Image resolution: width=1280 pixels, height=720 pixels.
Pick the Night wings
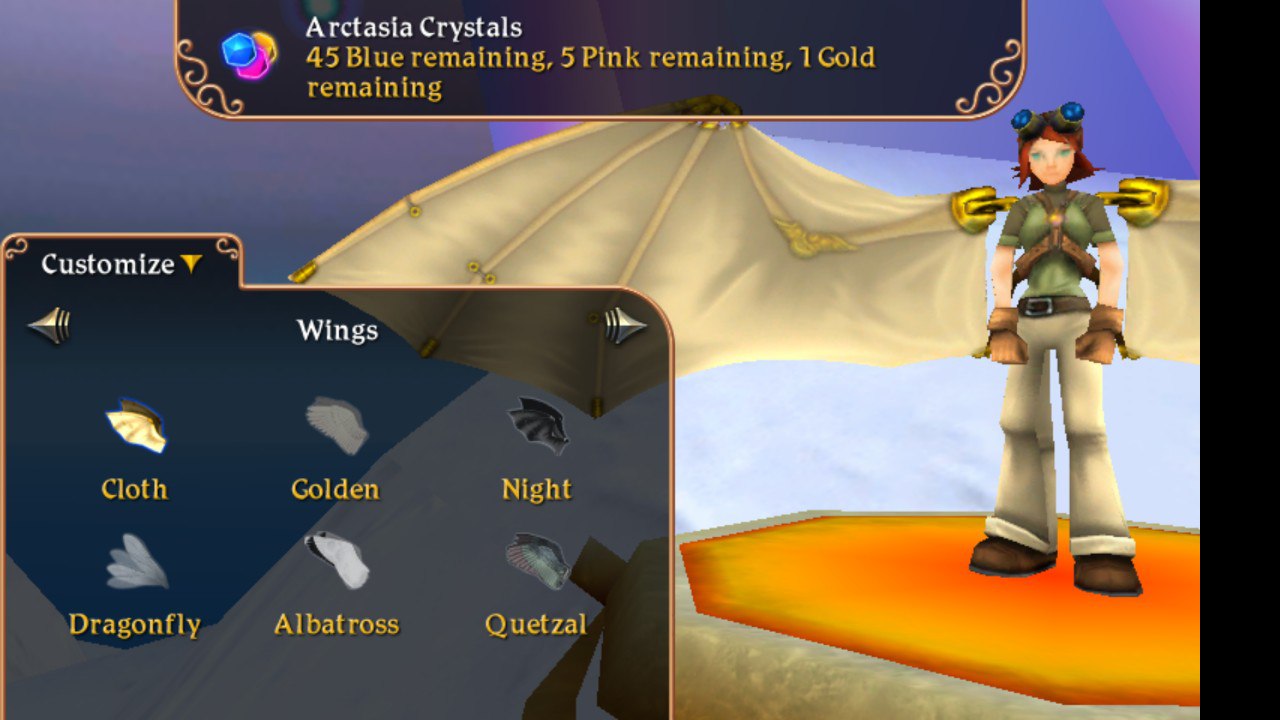[537, 427]
